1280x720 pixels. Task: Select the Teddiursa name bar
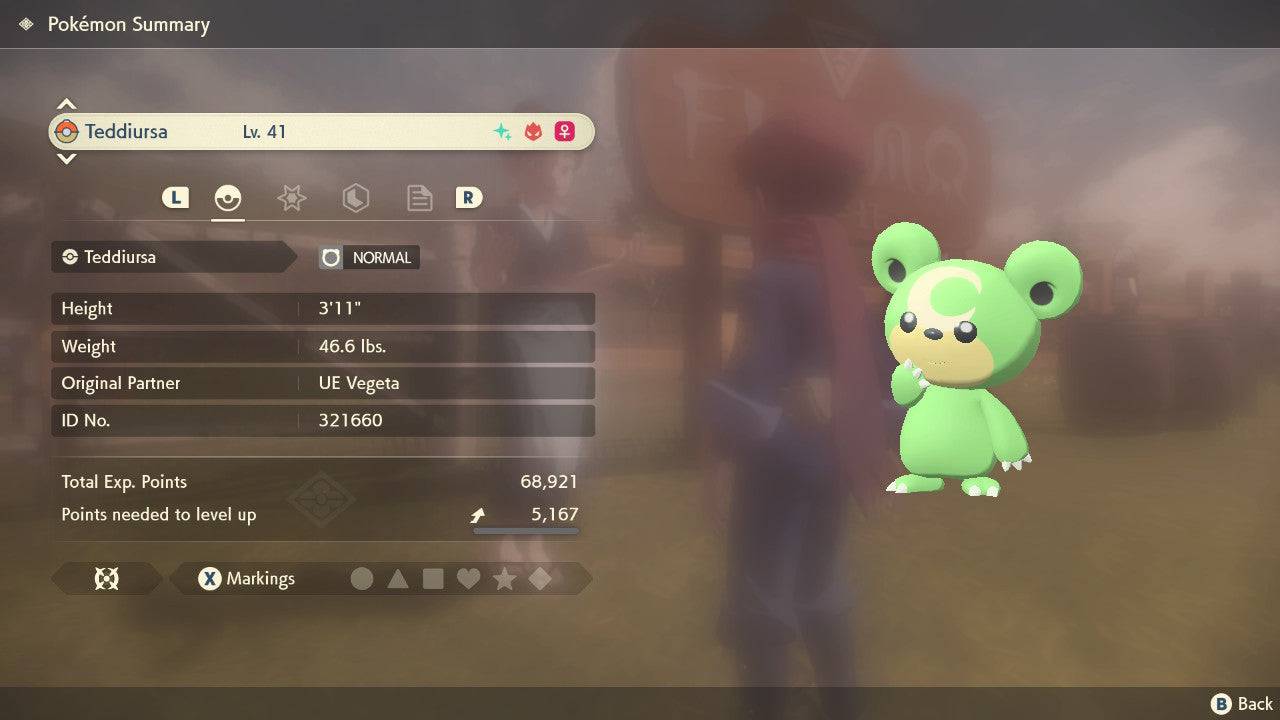coord(320,132)
